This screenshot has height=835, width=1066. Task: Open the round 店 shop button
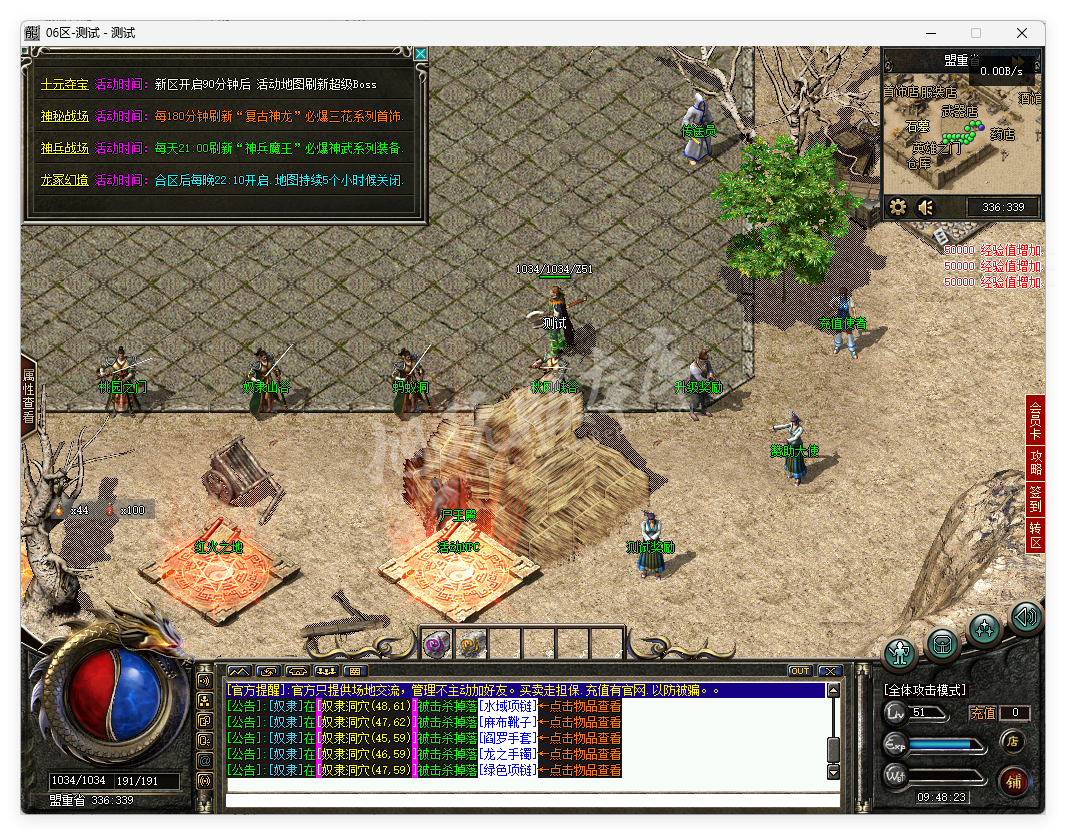point(1012,741)
